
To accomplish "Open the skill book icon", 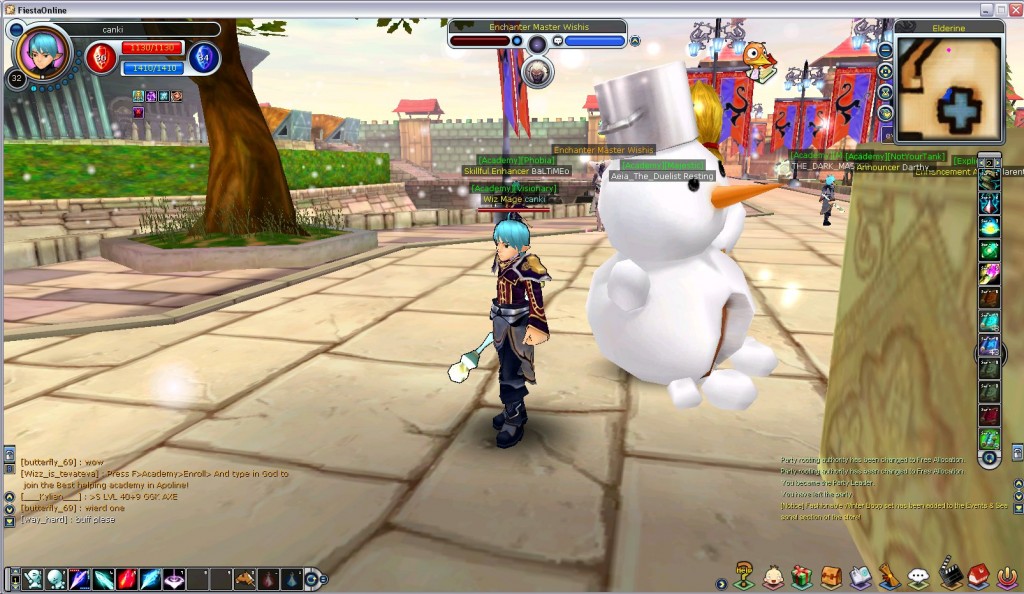I will [860, 577].
